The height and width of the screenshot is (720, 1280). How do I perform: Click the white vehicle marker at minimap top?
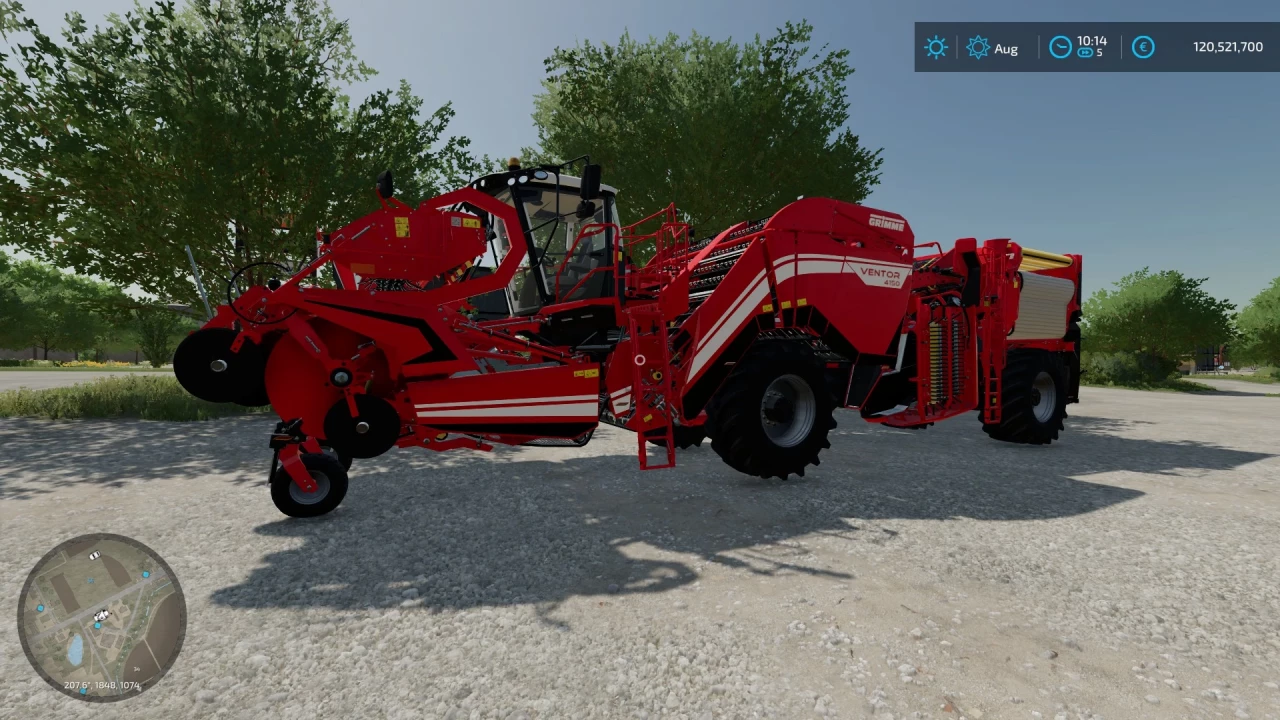tap(94, 555)
